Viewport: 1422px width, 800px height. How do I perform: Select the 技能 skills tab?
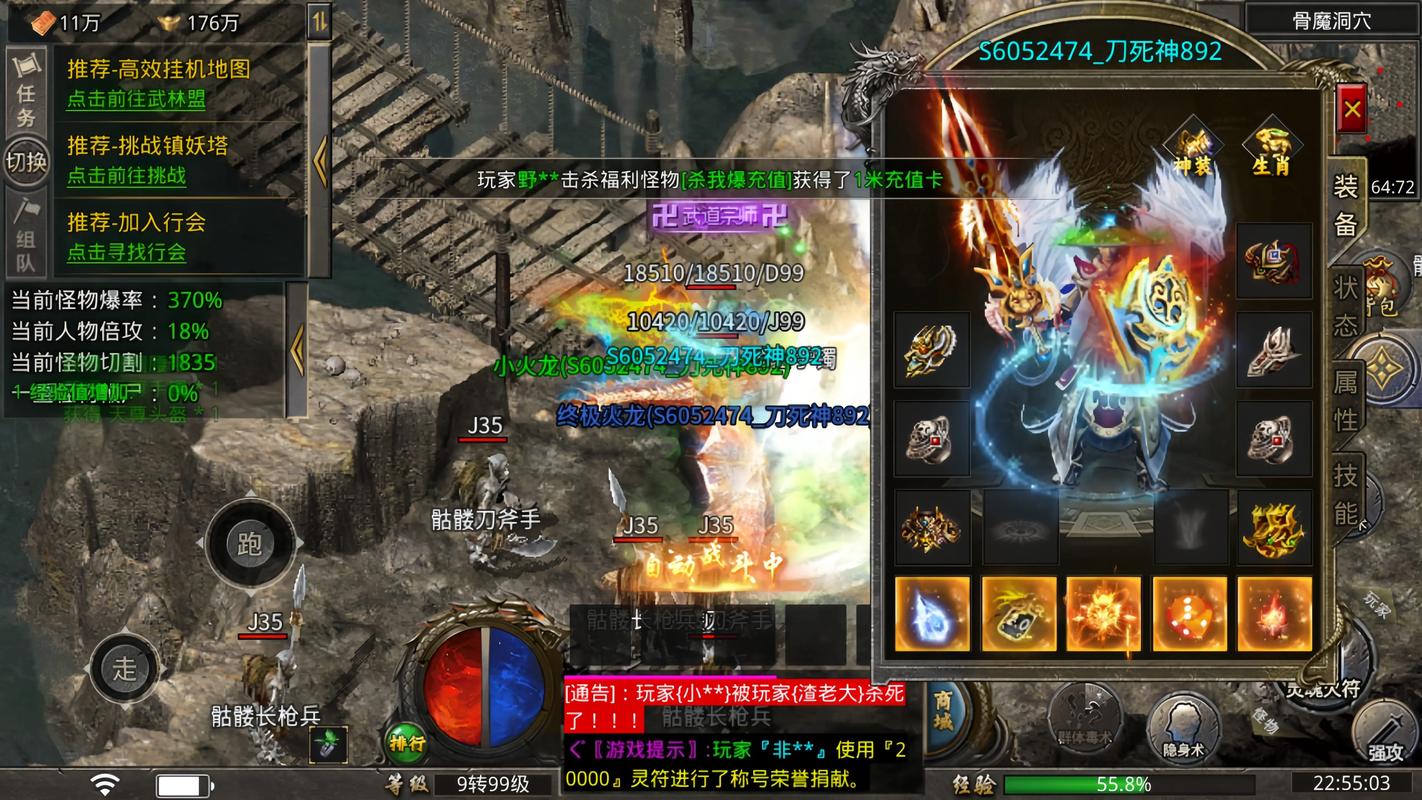click(1346, 493)
